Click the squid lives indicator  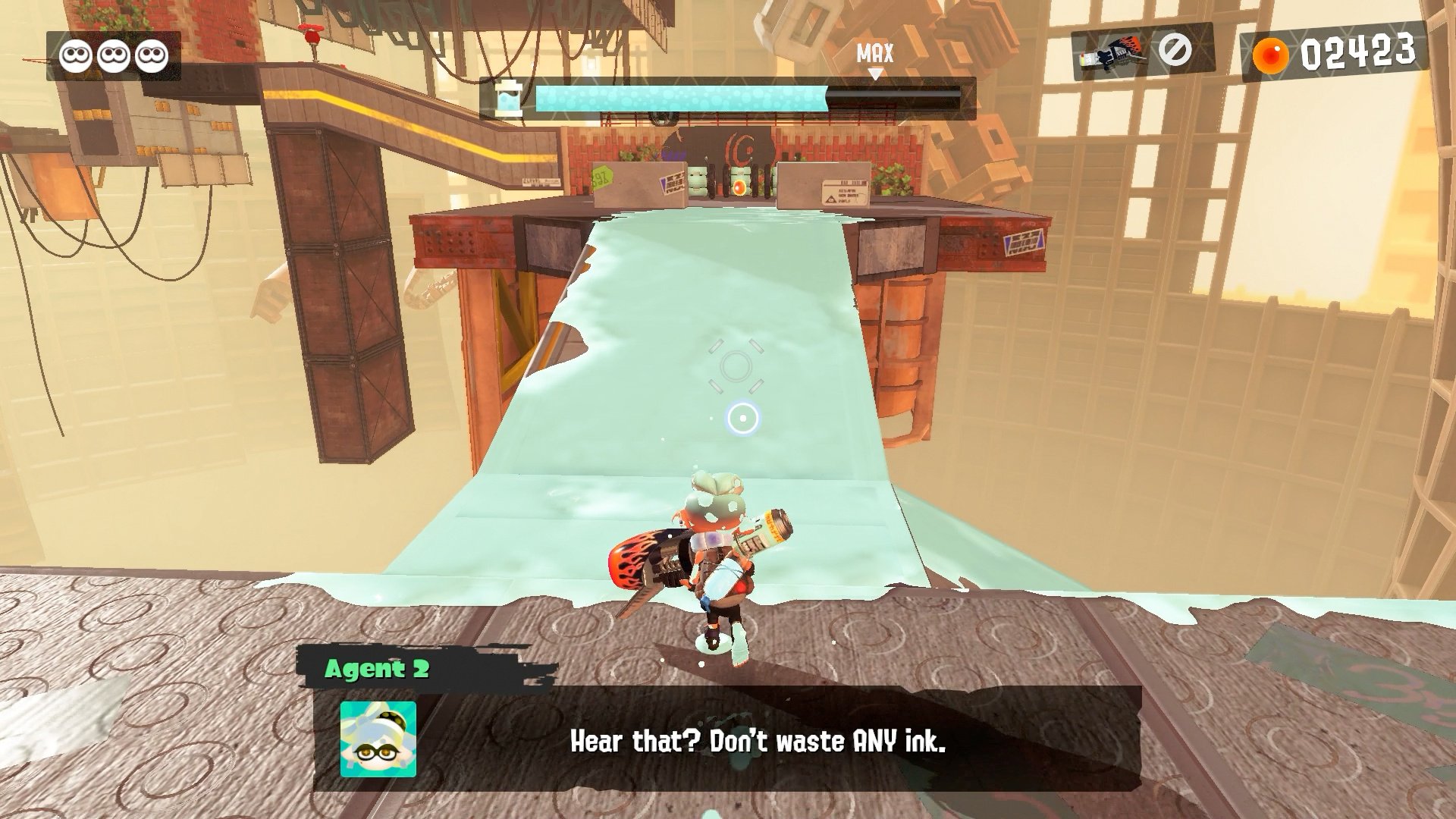point(114,55)
